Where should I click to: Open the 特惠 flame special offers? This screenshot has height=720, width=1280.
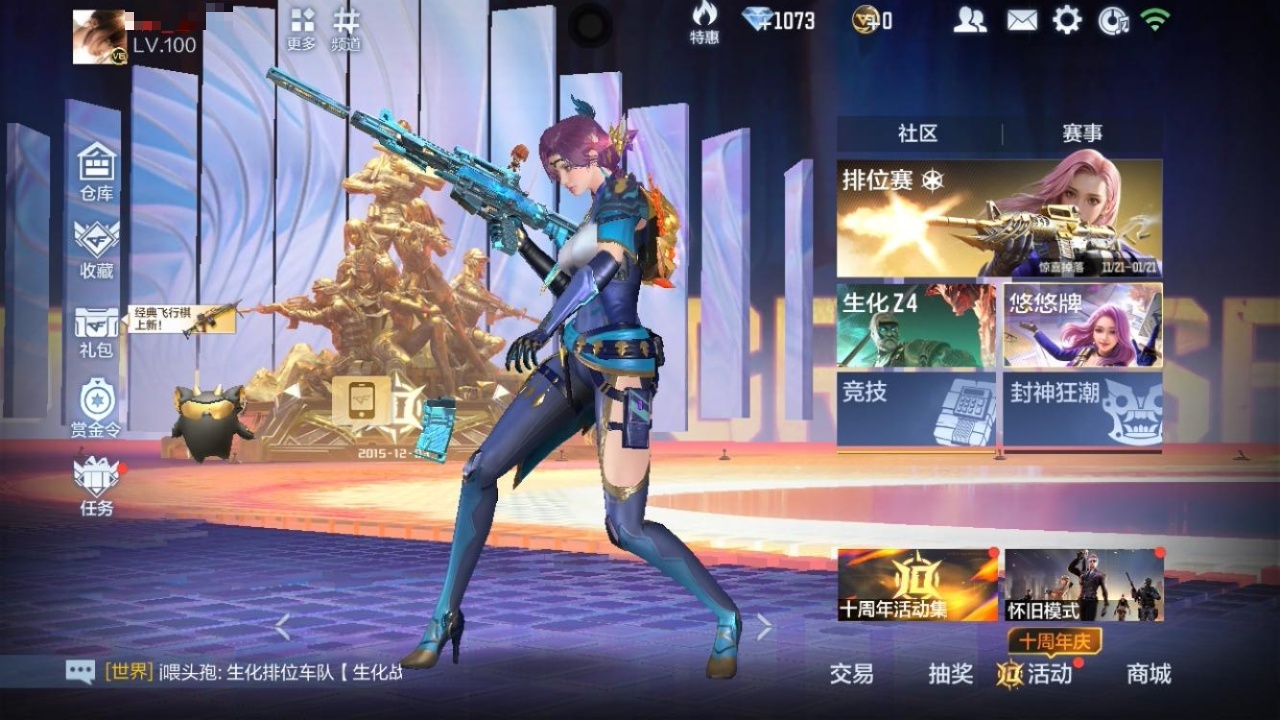tap(704, 22)
